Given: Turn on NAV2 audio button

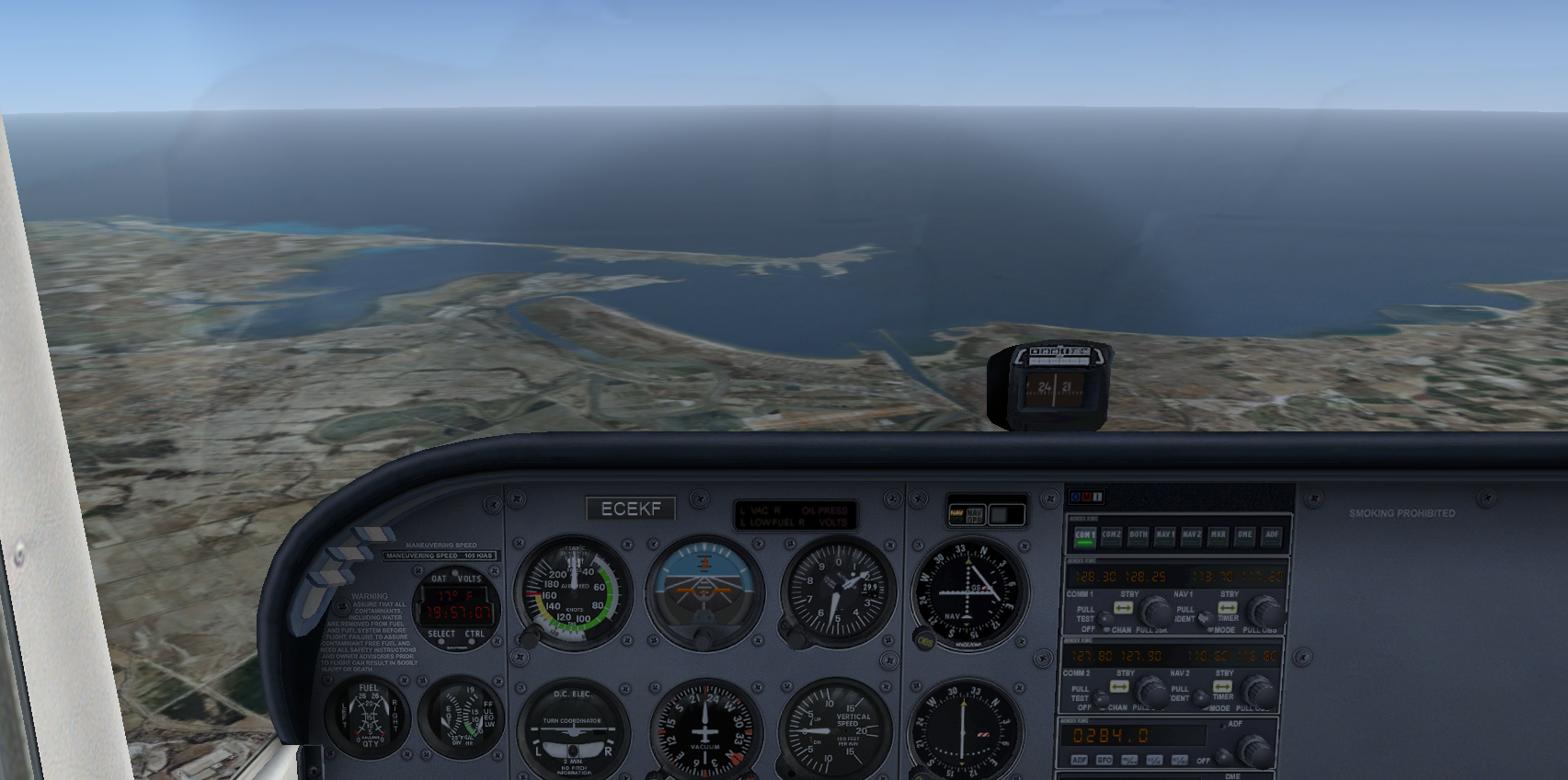Looking at the screenshot, I should pyautogui.click(x=1192, y=536).
